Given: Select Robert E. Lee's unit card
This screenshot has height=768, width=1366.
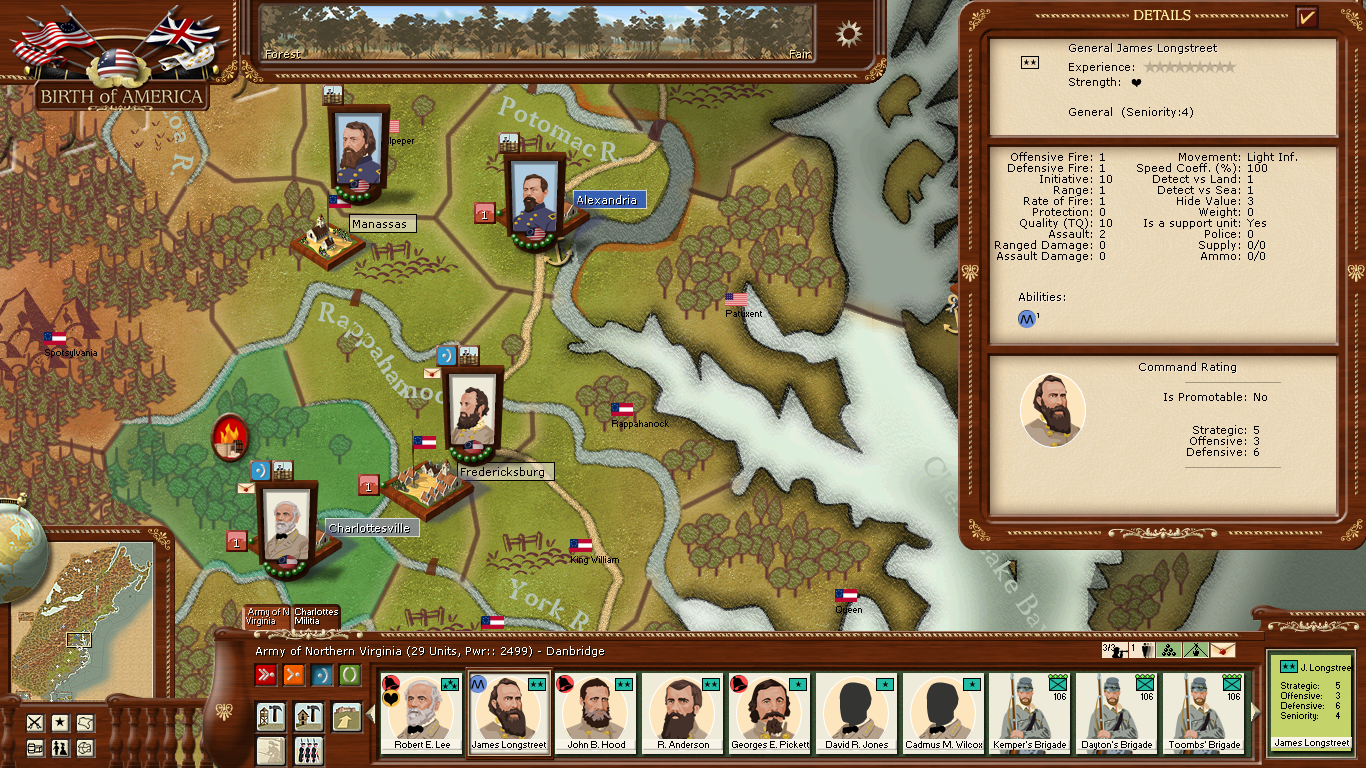Looking at the screenshot, I should click(422, 713).
